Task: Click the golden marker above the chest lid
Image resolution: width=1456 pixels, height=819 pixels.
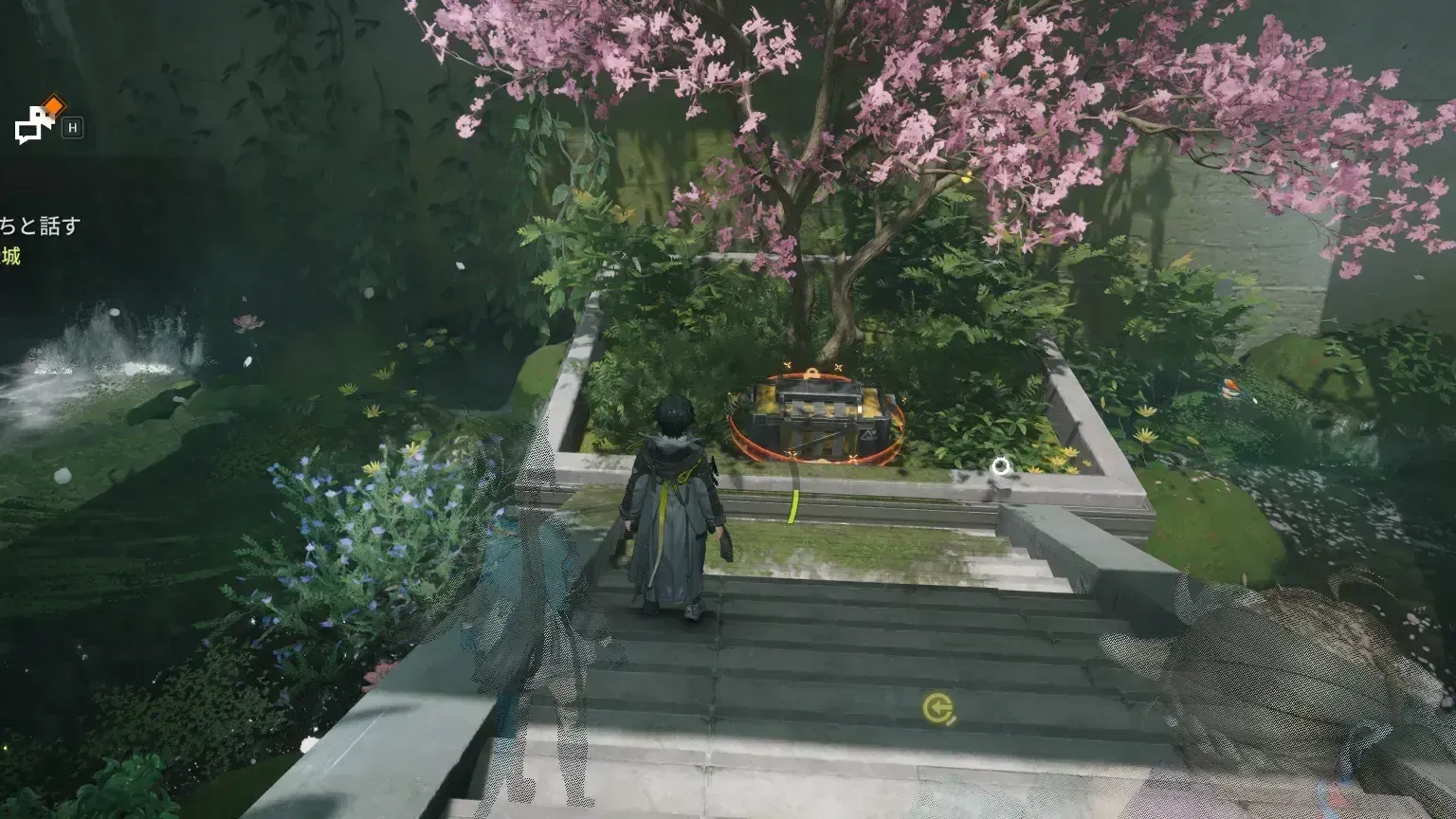Action: (x=811, y=371)
